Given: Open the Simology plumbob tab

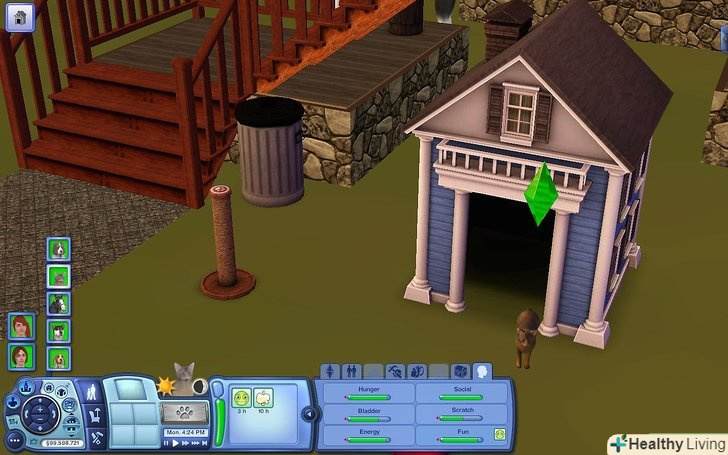Looking at the screenshot, I should (330, 371).
